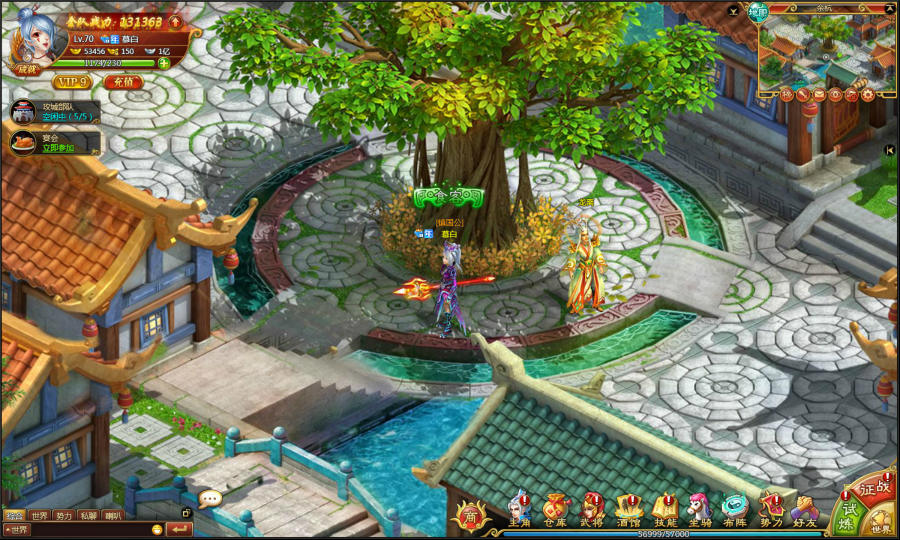Click the 征战 campaign button
This screenshot has width=900, height=540.
[874, 489]
